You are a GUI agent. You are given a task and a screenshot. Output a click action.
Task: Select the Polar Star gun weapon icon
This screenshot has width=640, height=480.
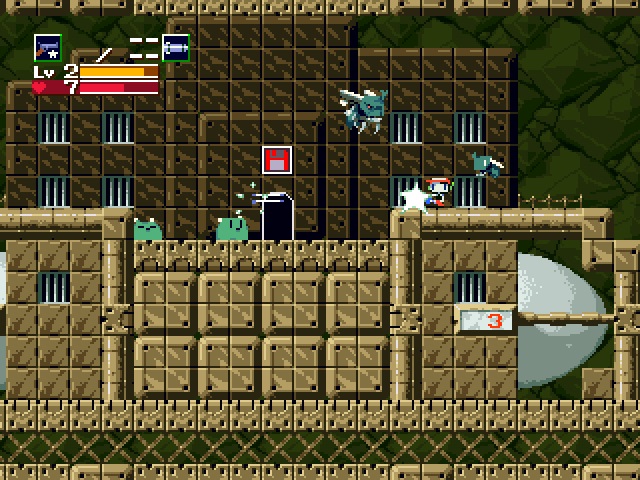point(47,47)
